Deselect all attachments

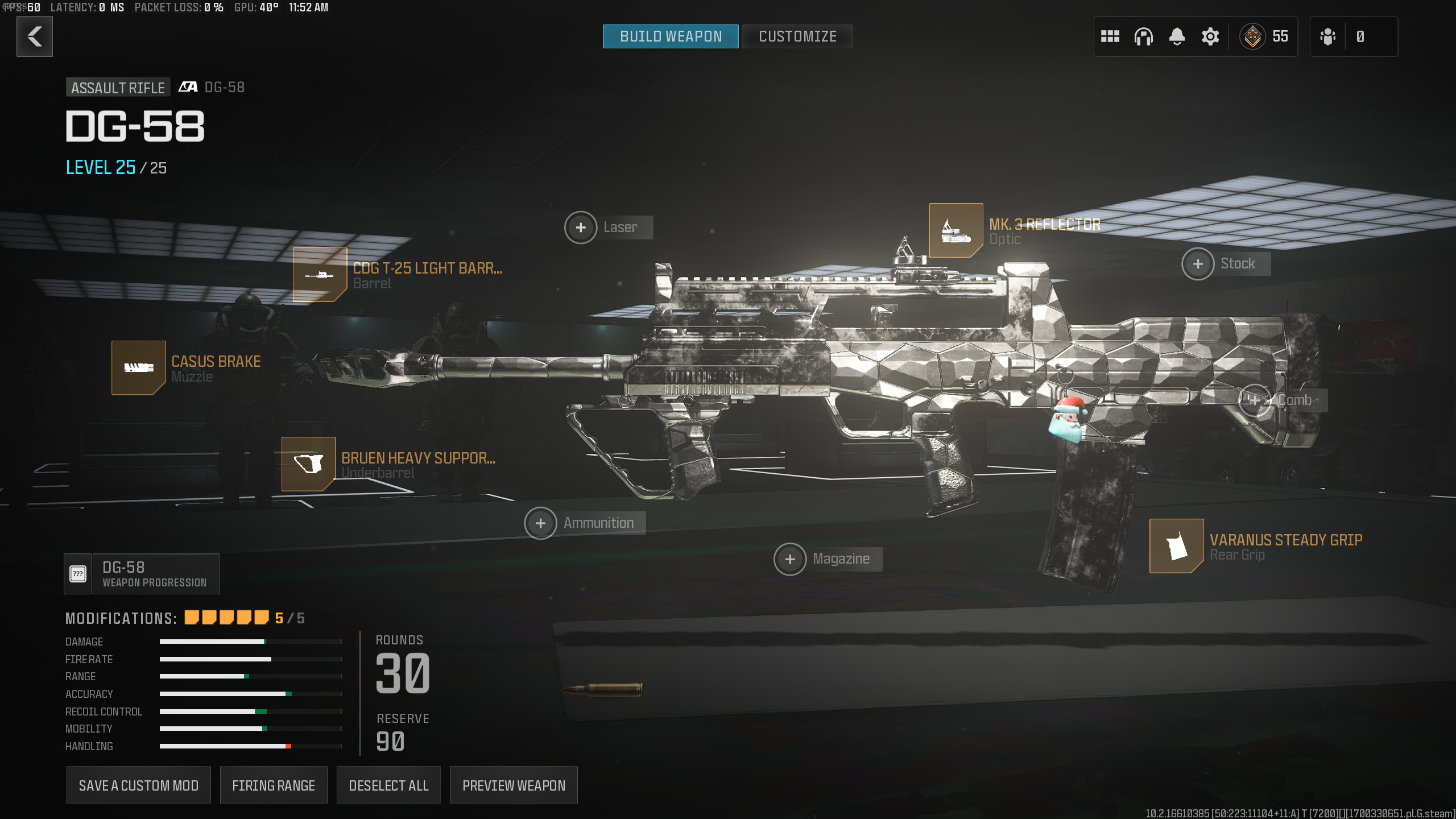pos(388,785)
